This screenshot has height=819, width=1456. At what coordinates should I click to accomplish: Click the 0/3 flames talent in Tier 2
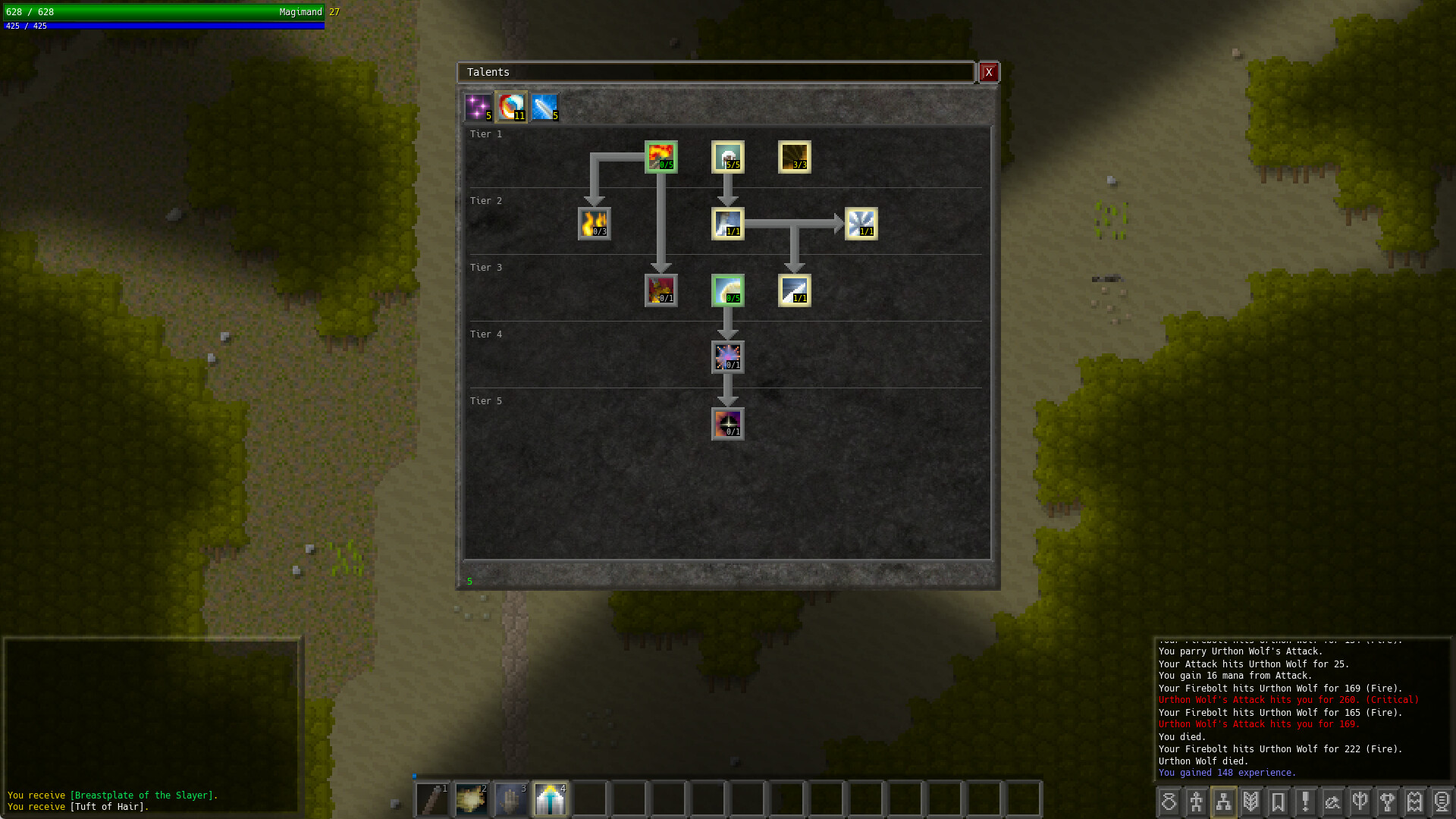point(595,224)
